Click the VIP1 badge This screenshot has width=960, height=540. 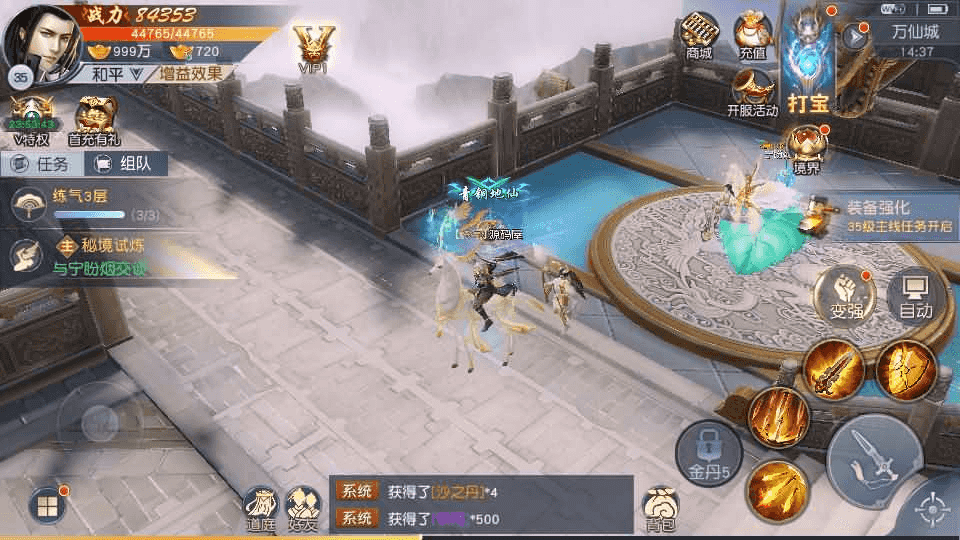(x=313, y=46)
